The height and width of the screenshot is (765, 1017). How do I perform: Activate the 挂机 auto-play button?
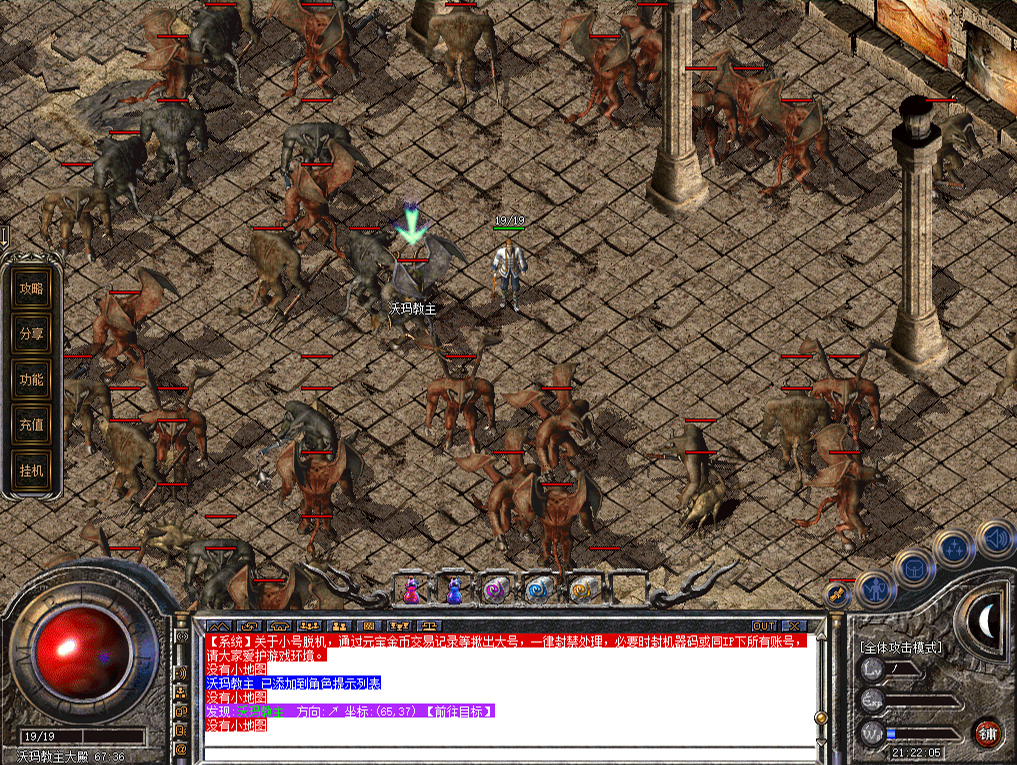[32, 470]
